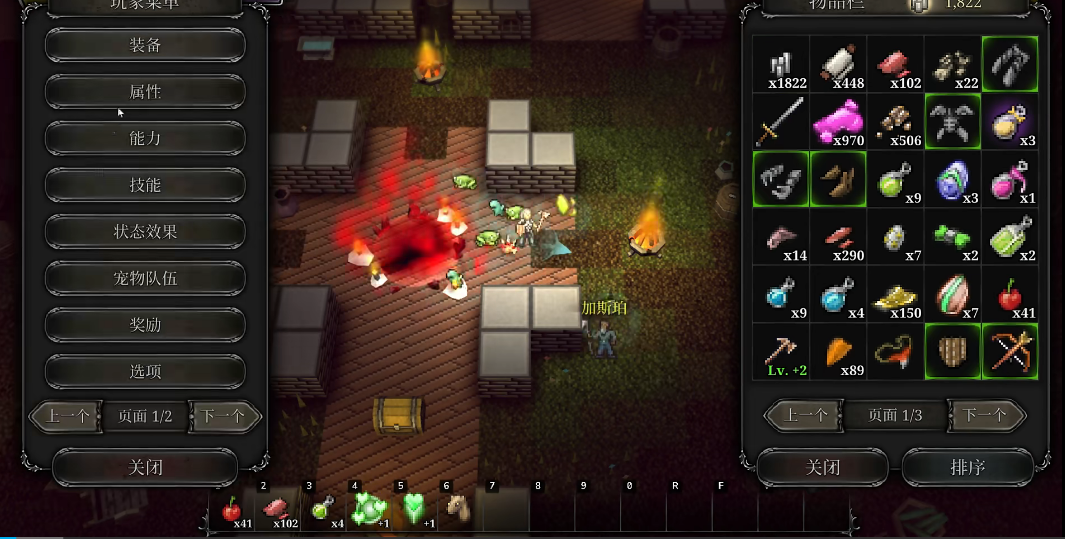Show the 状态效果 status effects

145,231
